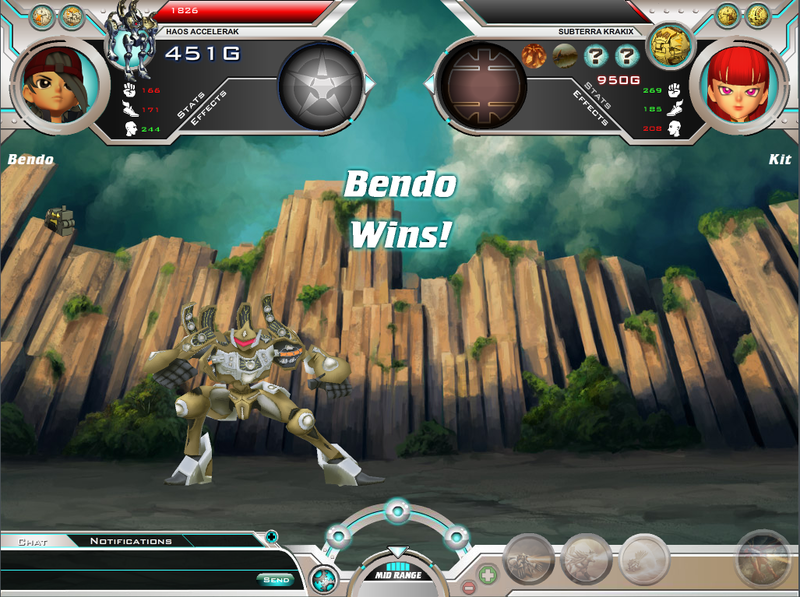Expand the arrow beside Bendo's star card
The width and height of the screenshot is (800, 597).
pyautogui.click(x=369, y=86)
